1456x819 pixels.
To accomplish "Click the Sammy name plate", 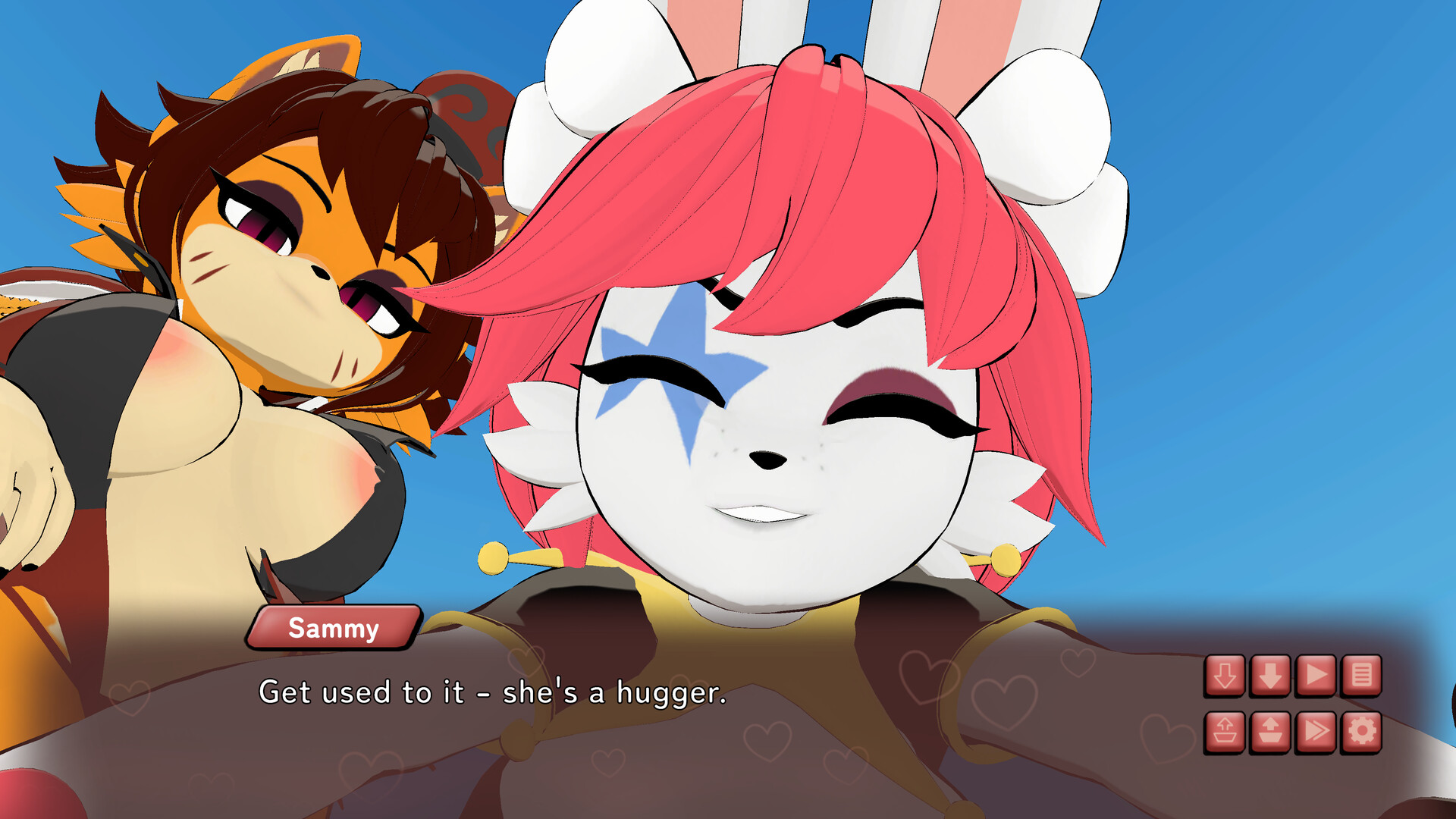I will pos(331,628).
